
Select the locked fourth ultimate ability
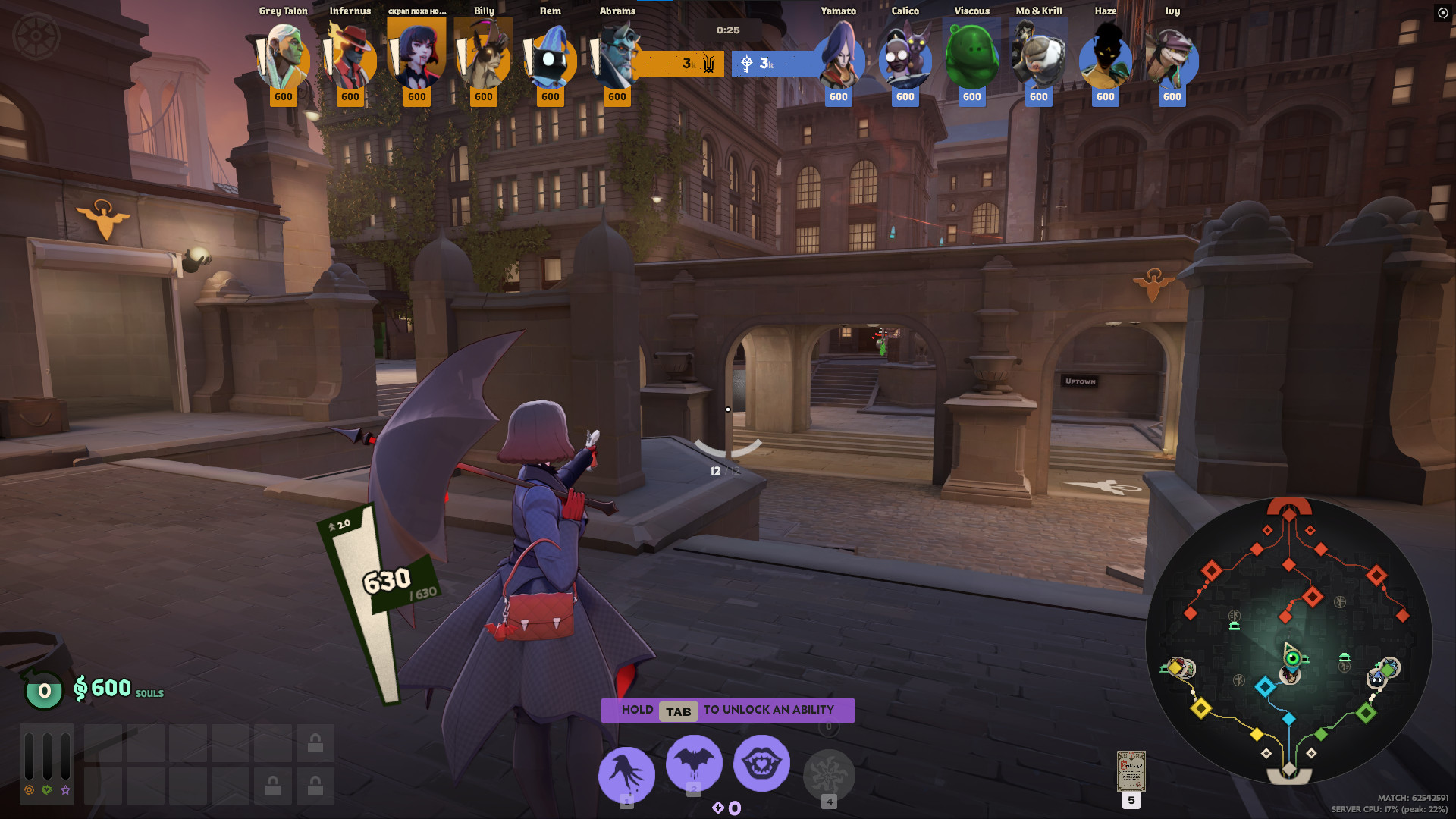coord(829,775)
